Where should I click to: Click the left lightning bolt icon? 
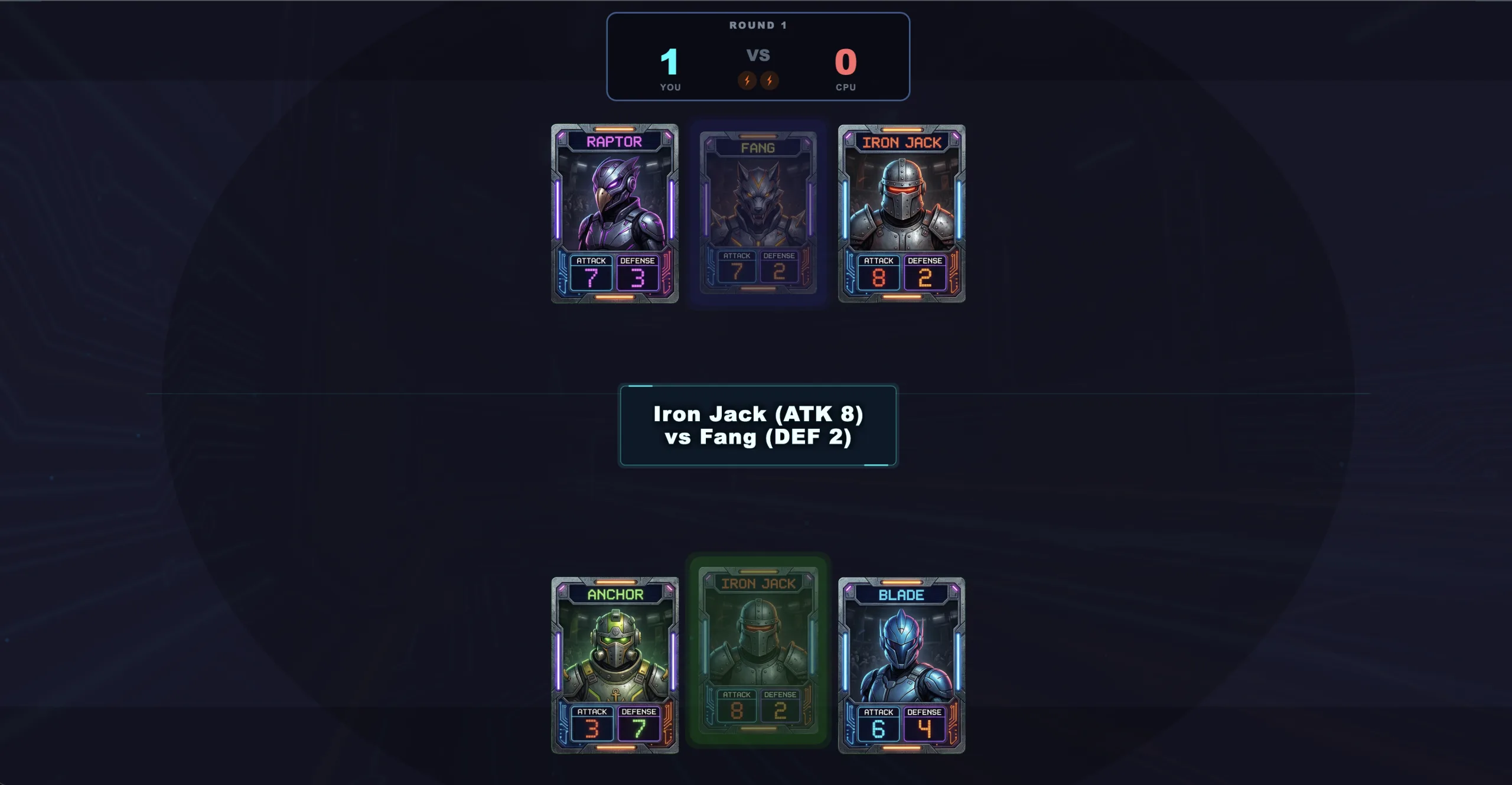746,80
